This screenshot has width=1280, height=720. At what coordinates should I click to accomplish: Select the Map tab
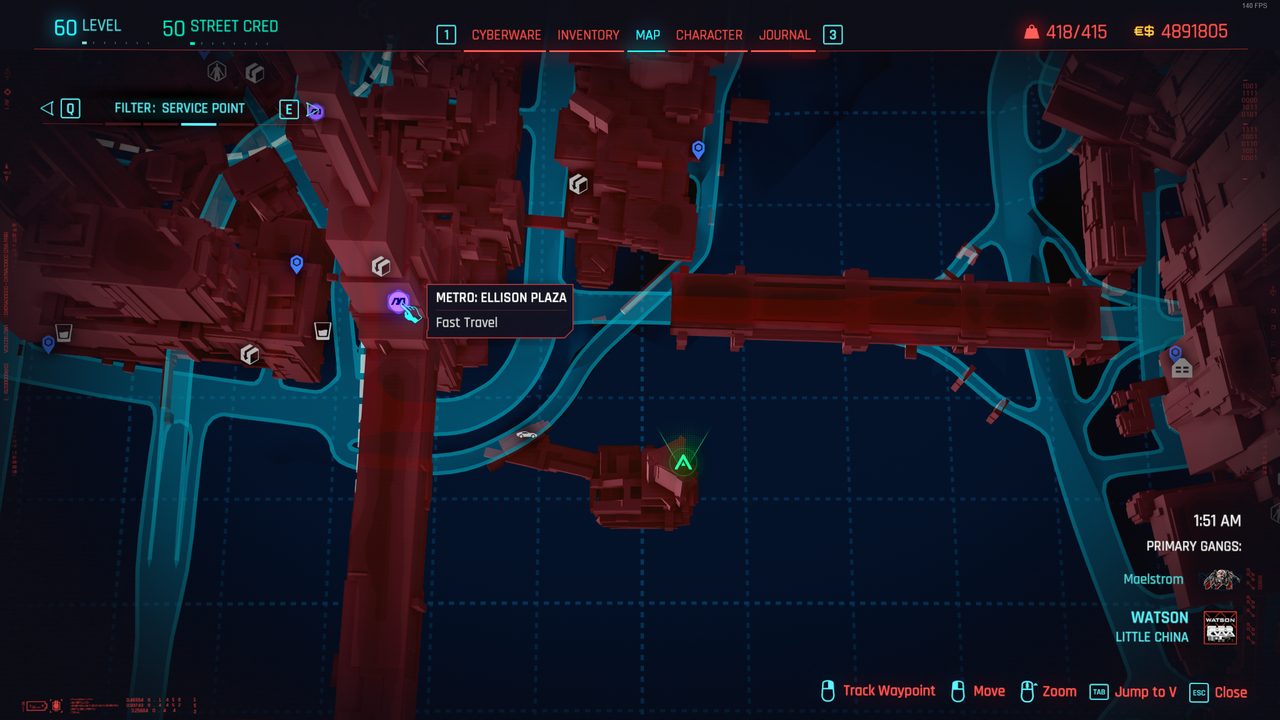648,35
